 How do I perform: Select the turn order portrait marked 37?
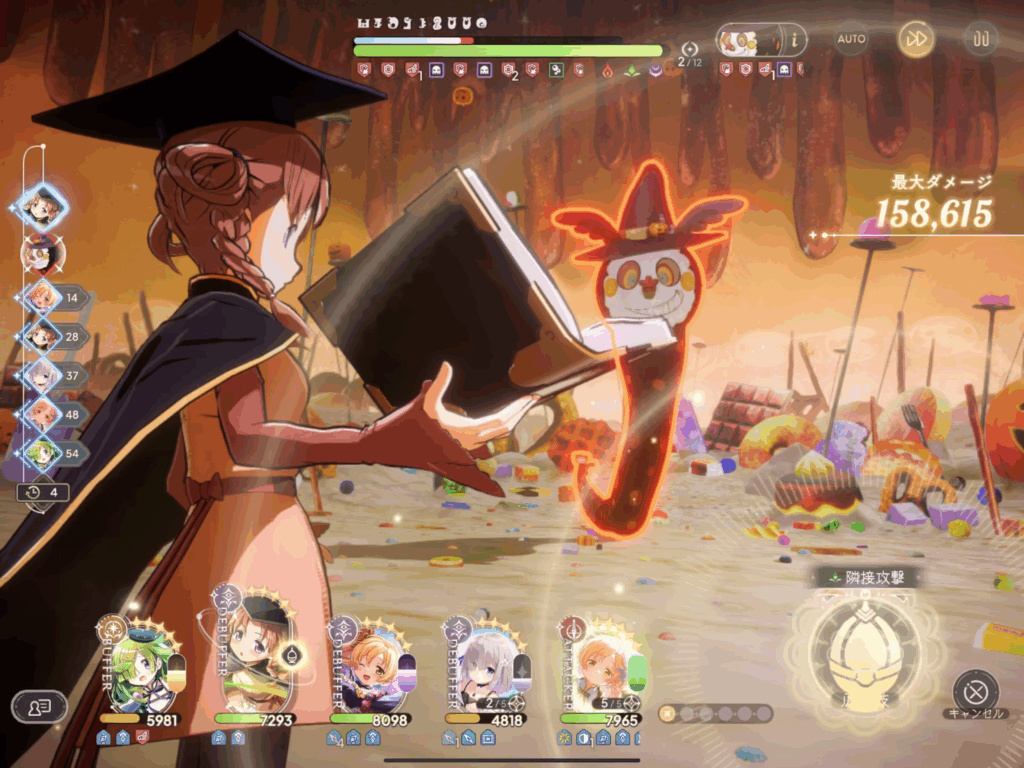click(x=43, y=375)
